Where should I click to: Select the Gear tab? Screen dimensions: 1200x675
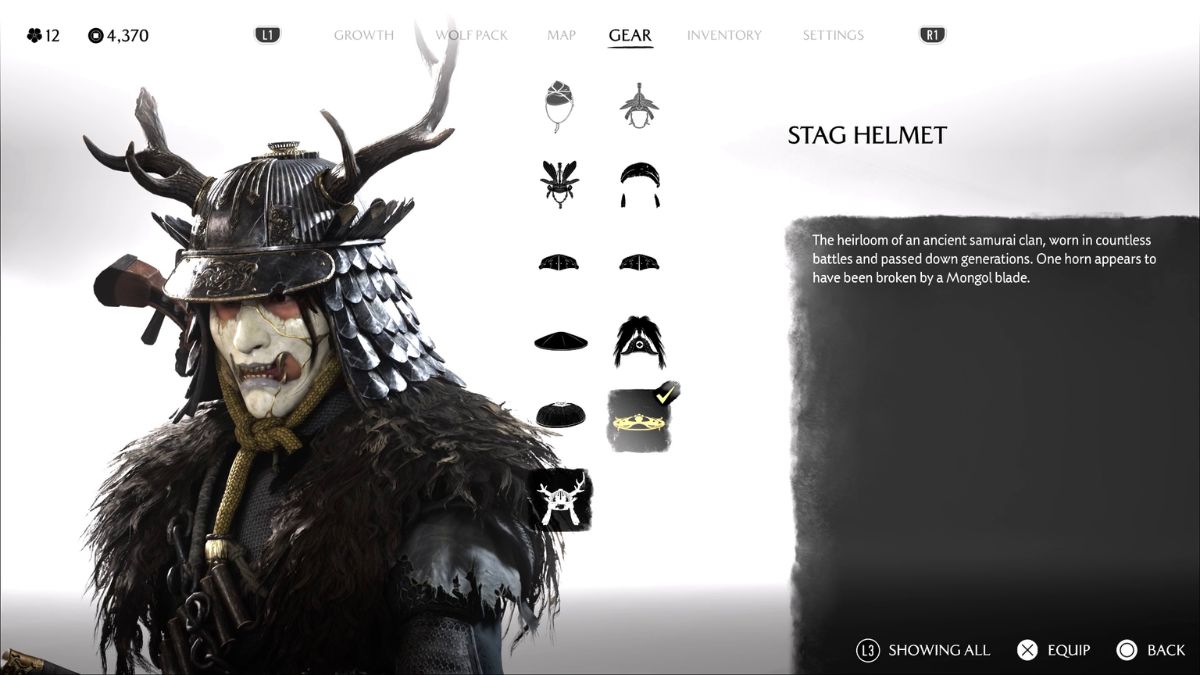630,35
